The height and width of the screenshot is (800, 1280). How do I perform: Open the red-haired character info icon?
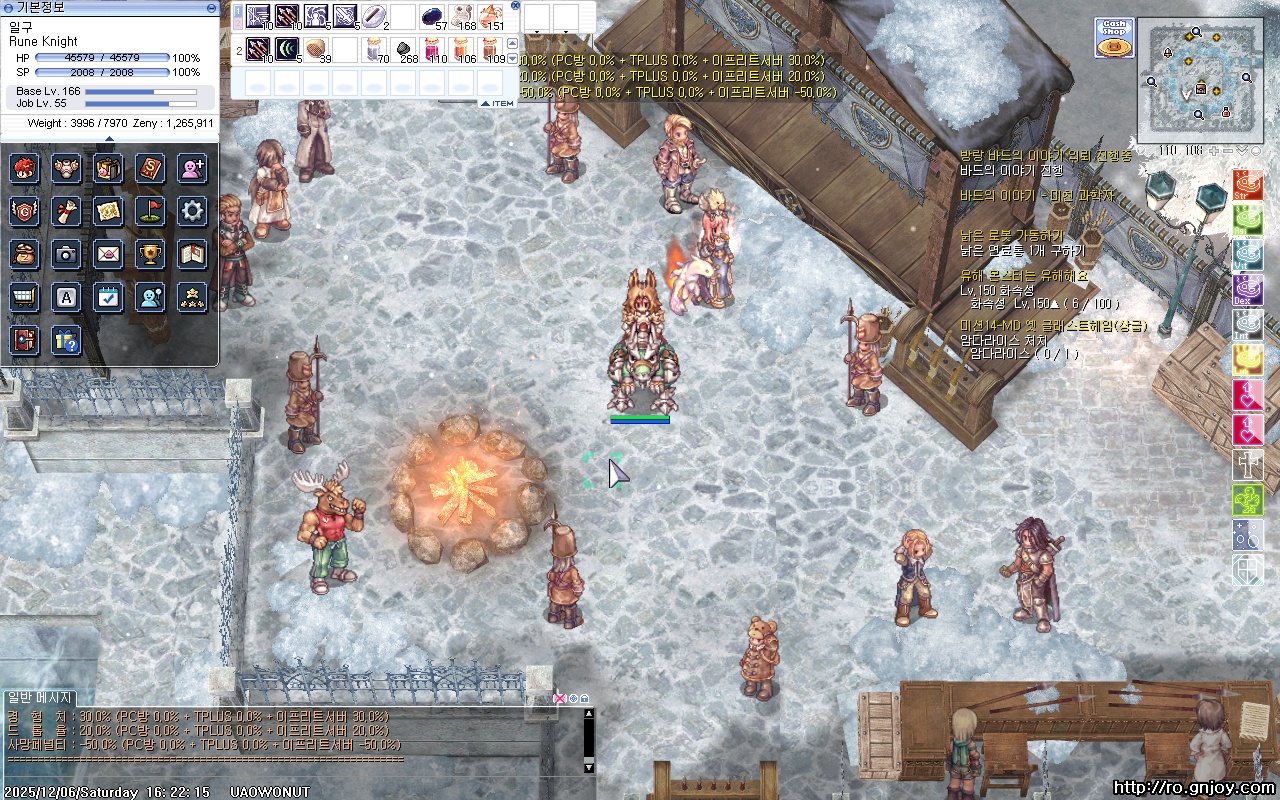point(25,168)
